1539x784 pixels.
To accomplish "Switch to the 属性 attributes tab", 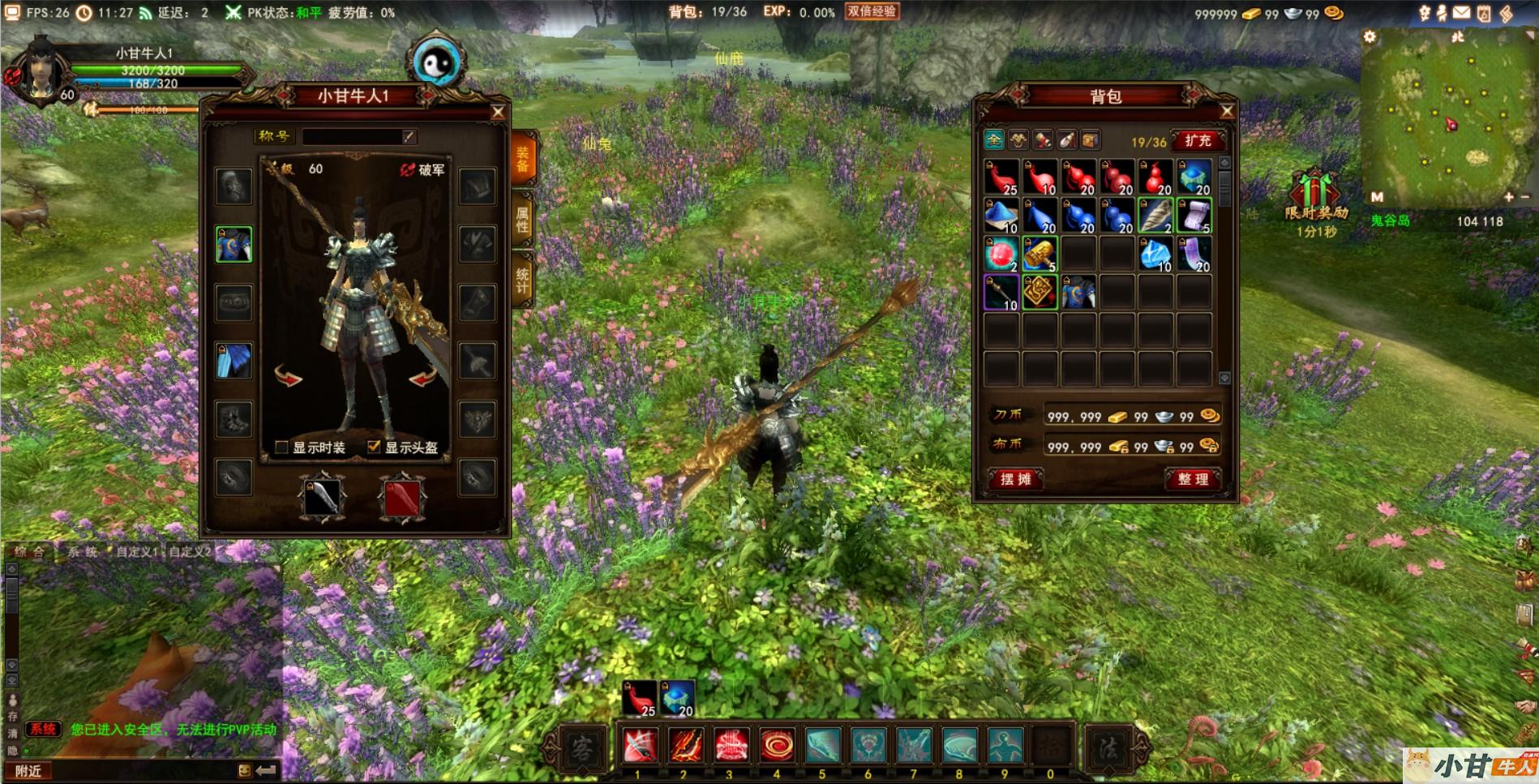I will coord(523,221).
